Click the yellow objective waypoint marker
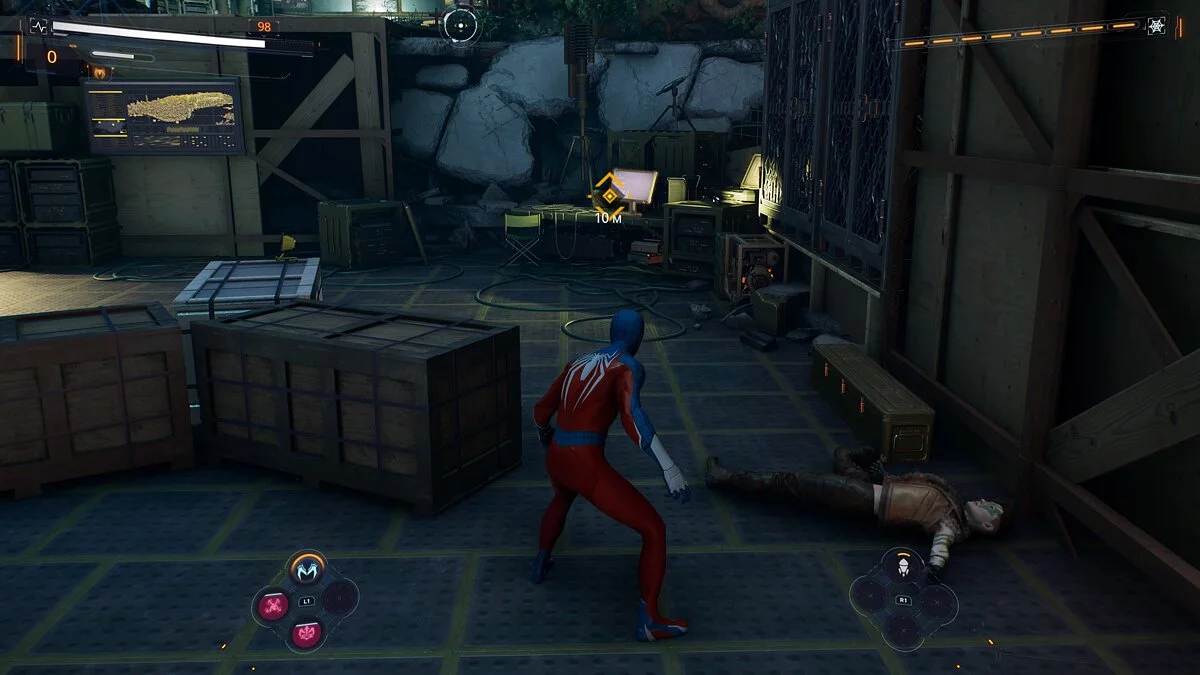 pos(608,195)
